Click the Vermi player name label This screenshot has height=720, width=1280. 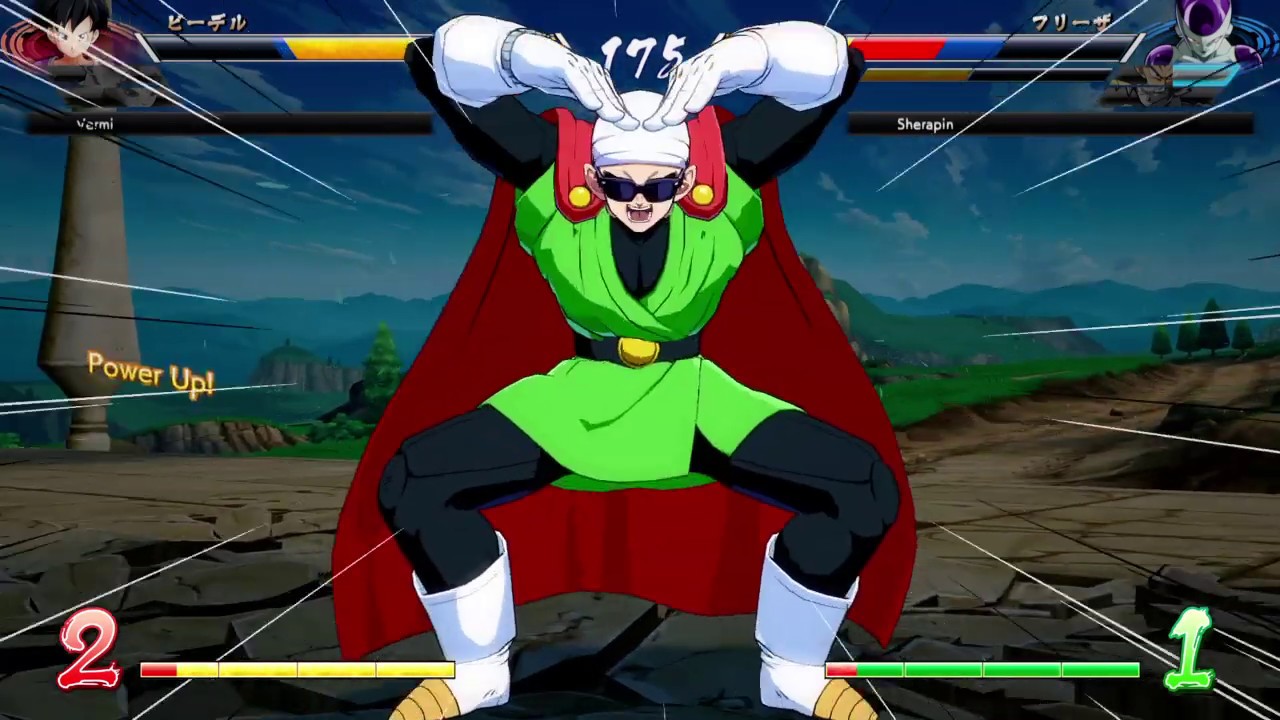click(95, 124)
